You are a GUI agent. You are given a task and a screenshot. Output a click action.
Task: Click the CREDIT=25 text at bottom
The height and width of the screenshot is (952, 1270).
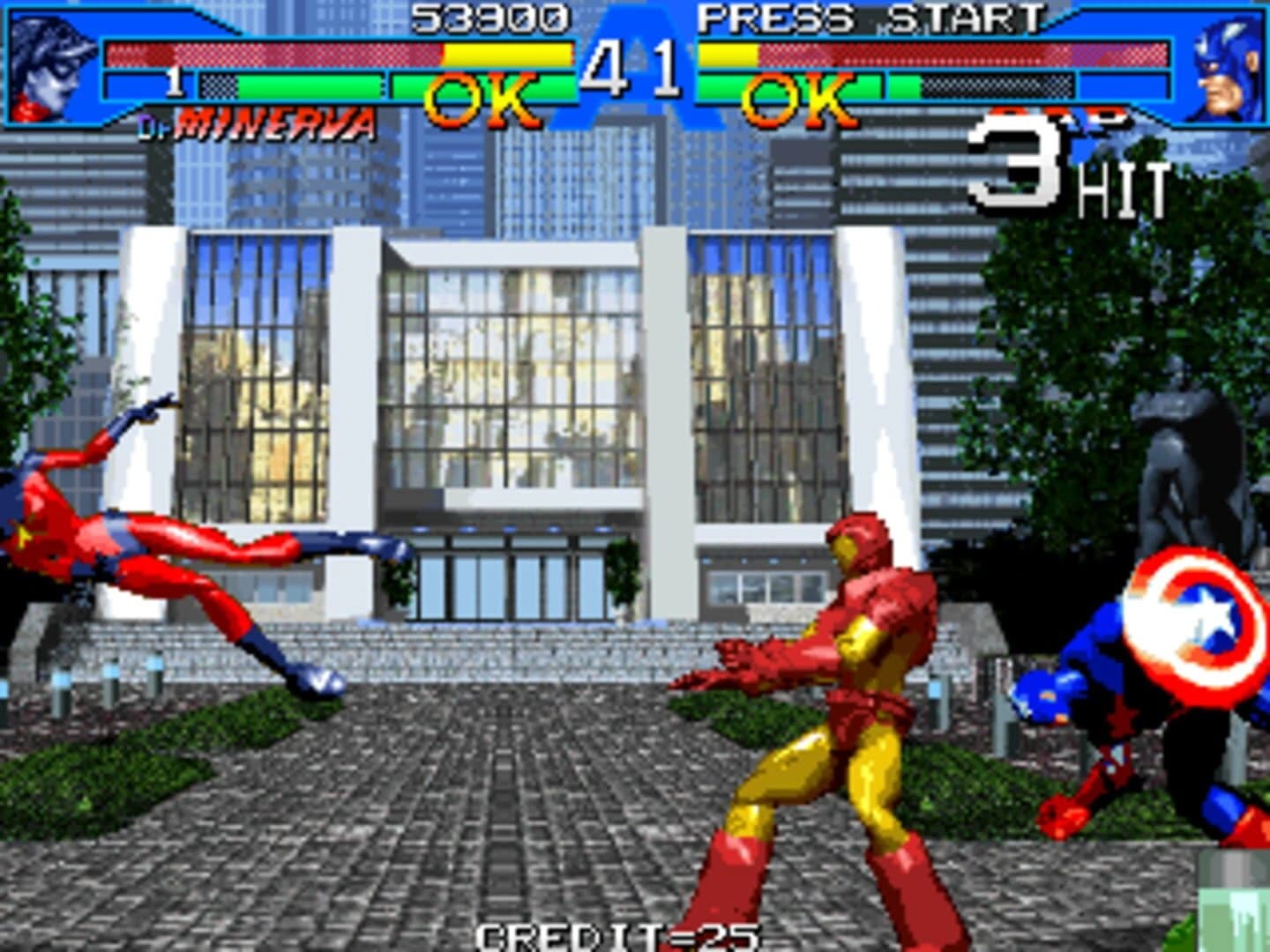tap(617, 936)
